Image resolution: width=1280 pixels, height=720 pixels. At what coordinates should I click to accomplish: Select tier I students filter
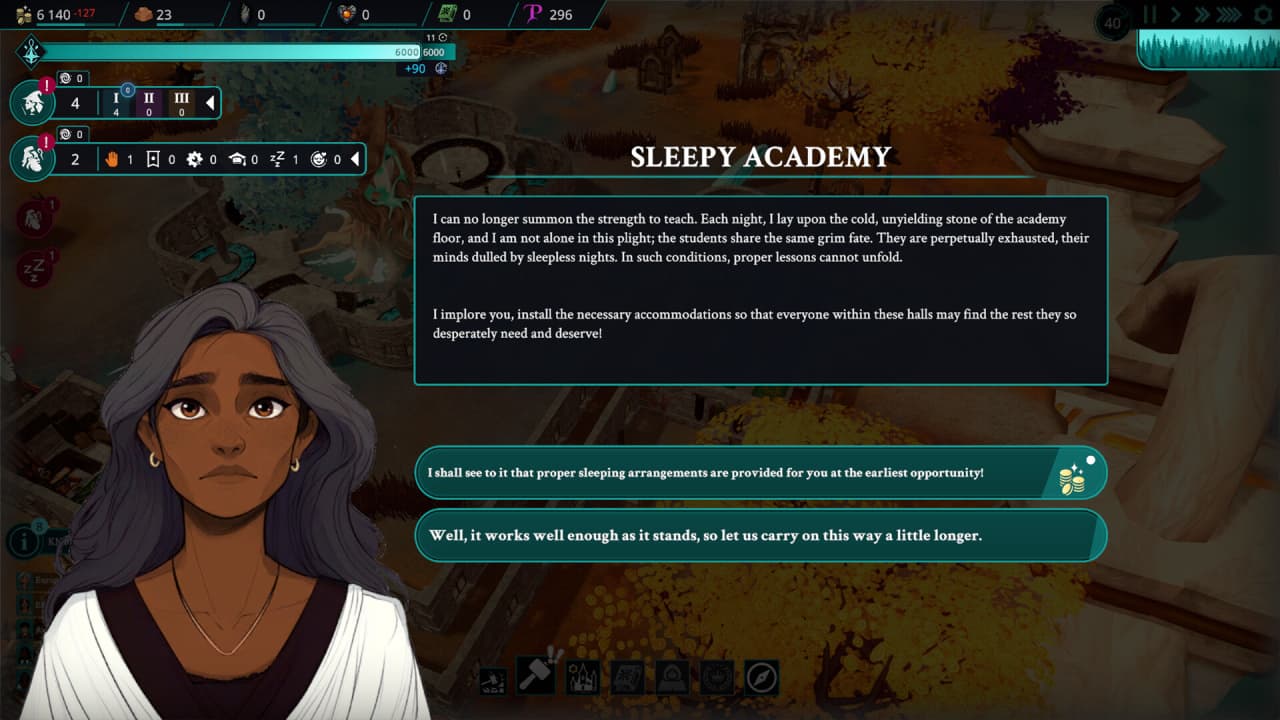click(x=116, y=103)
